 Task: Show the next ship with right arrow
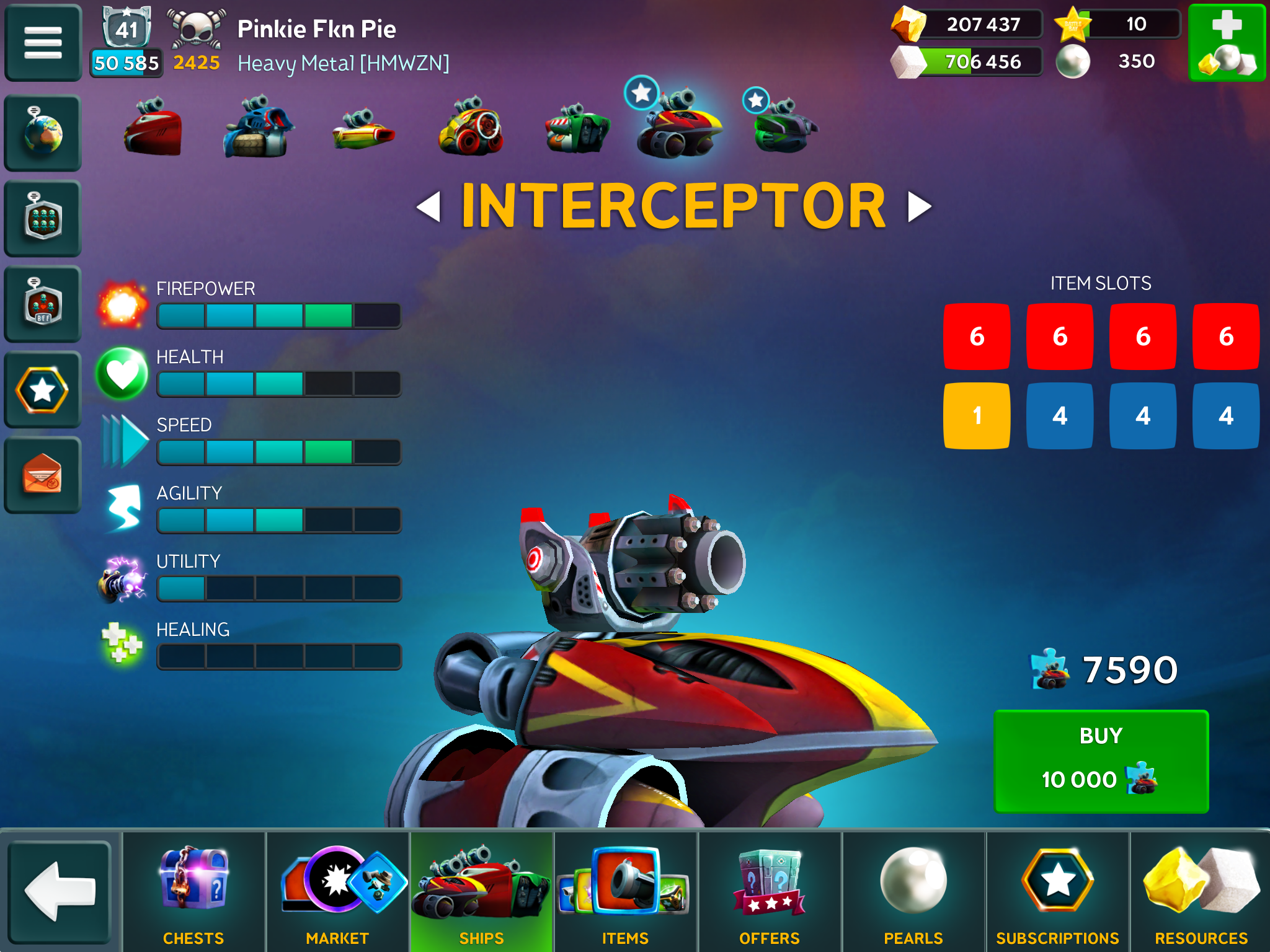pyautogui.click(x=919, y=206)
